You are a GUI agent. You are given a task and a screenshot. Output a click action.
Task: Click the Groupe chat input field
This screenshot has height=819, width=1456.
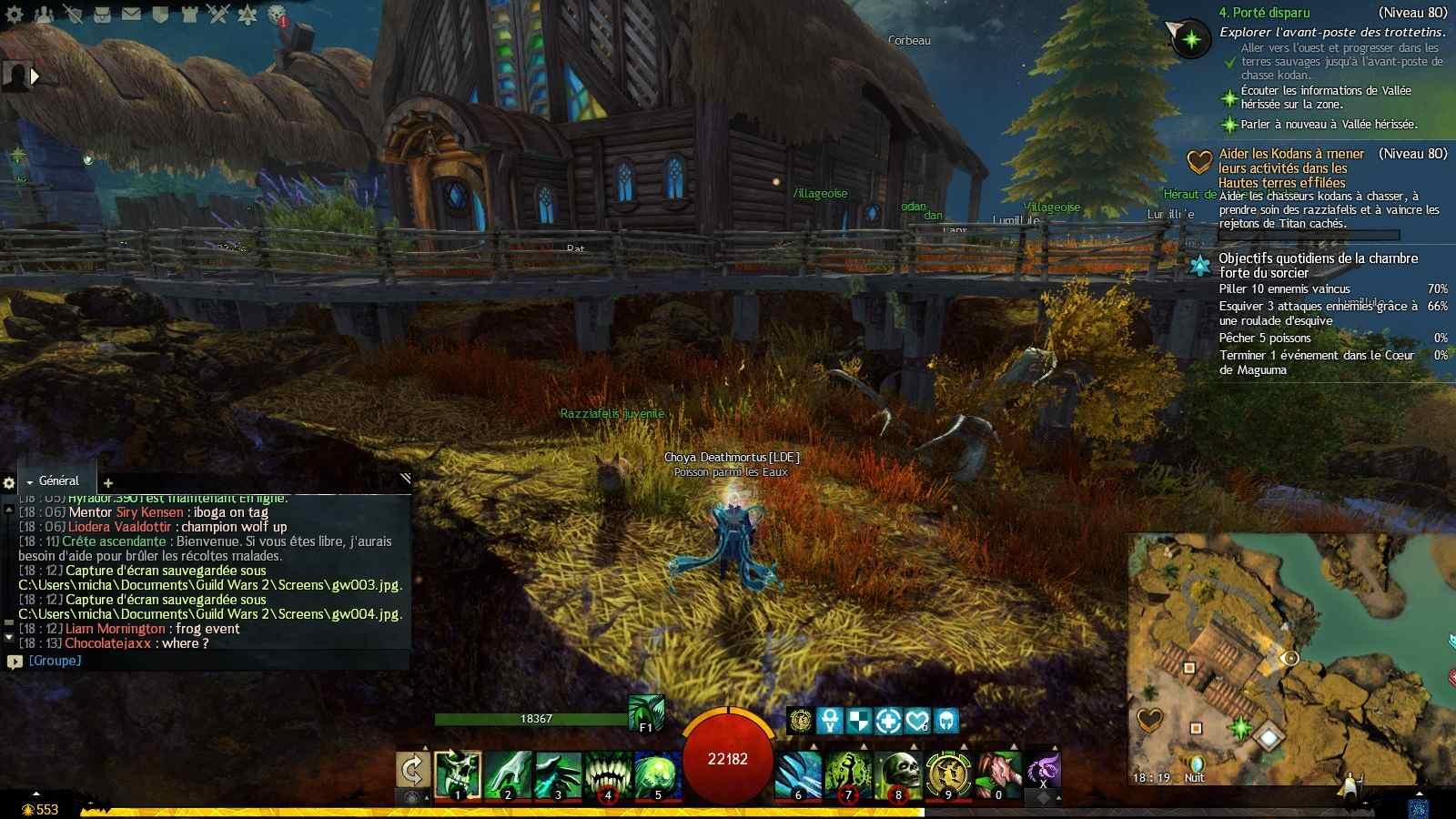pyautogui.click(x=209, y=661)
